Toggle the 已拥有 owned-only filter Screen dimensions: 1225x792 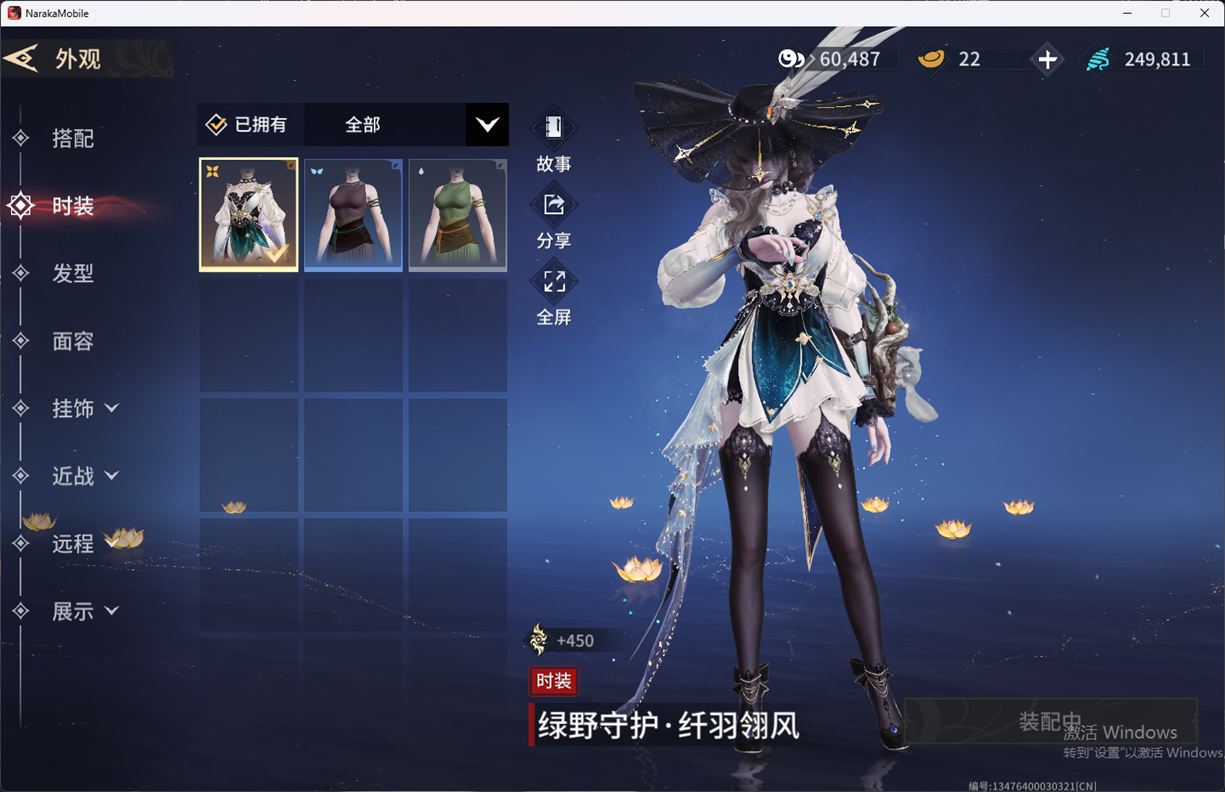(247, 125)
